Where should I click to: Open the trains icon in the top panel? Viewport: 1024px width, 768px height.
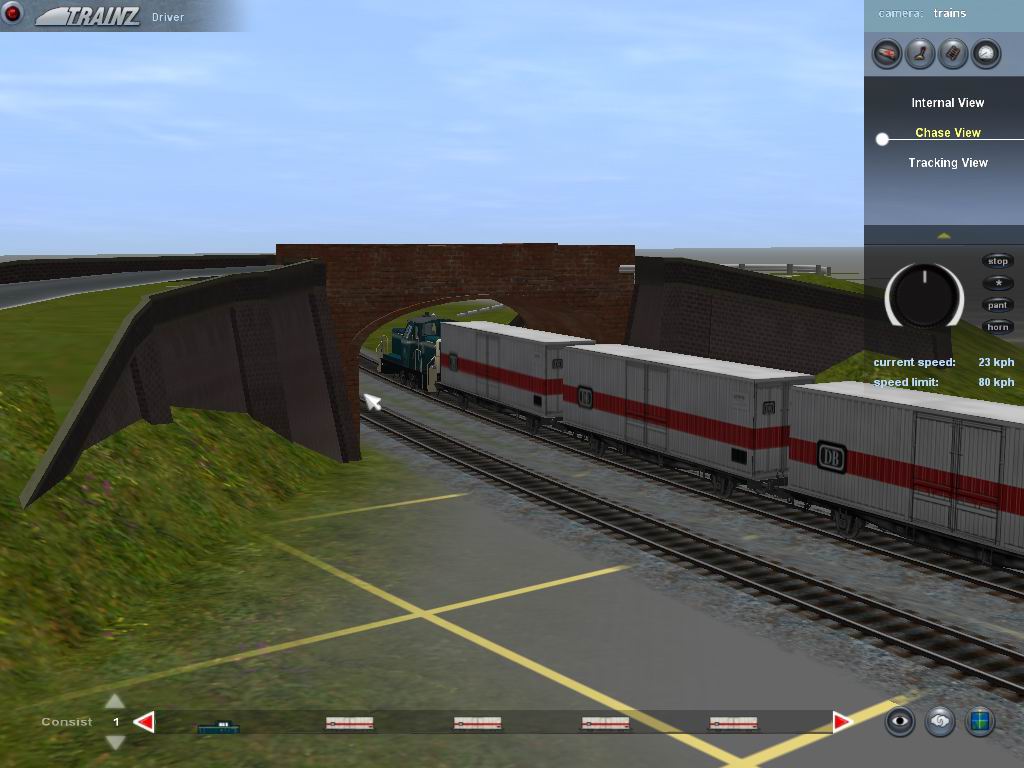887,53
